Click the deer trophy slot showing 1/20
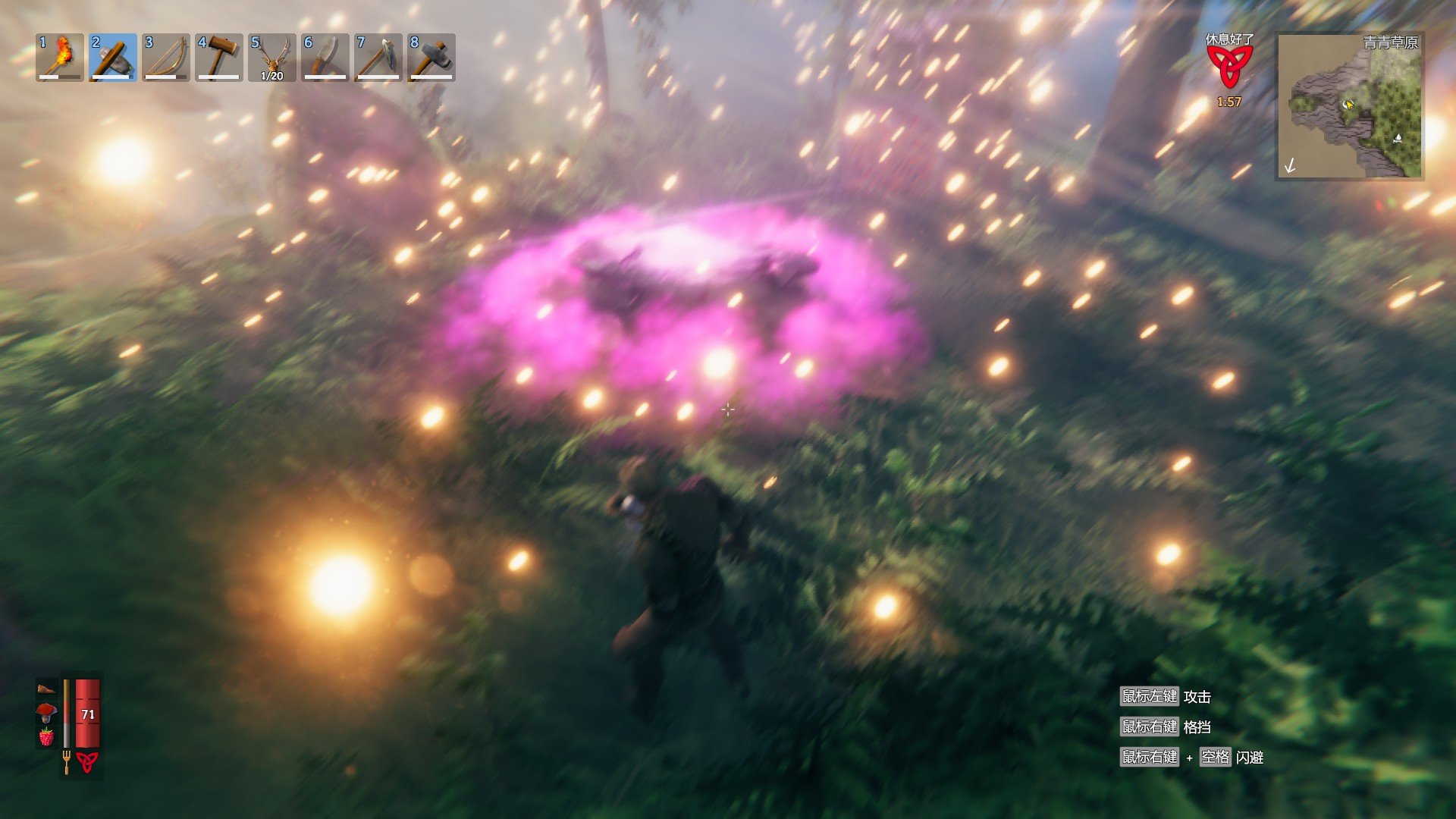The width and height of the screenshot is (1456, 819). pos(272,57)
